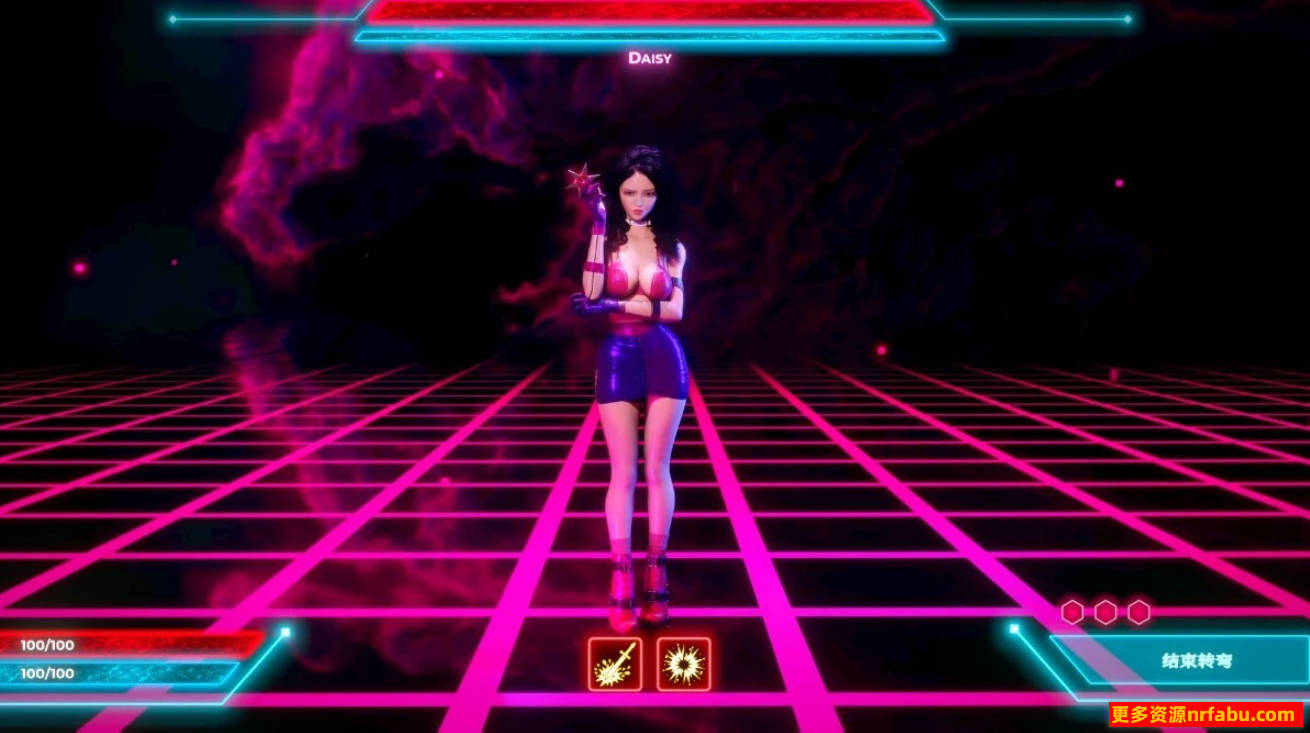Click the cyan 100/100 energy bar
The height and width of the screenshot is (733, 1310).
(130, 672)
